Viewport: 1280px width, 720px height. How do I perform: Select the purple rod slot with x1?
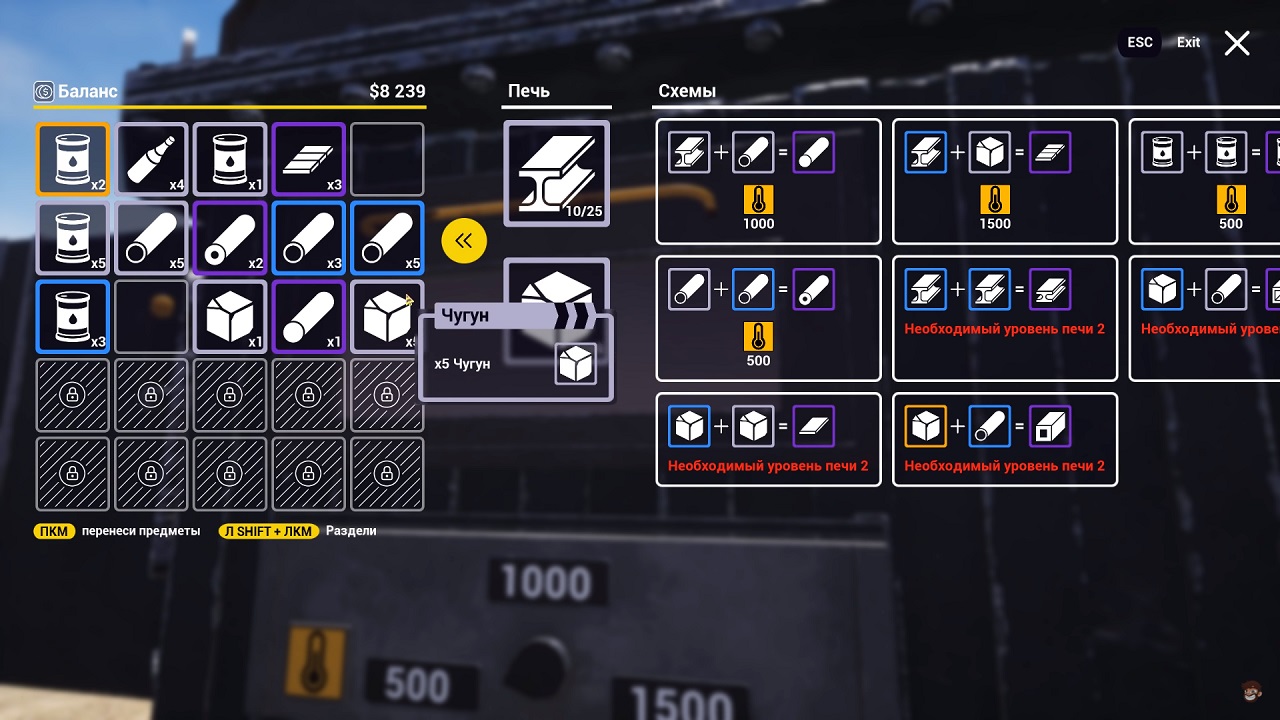pos(309,316)
